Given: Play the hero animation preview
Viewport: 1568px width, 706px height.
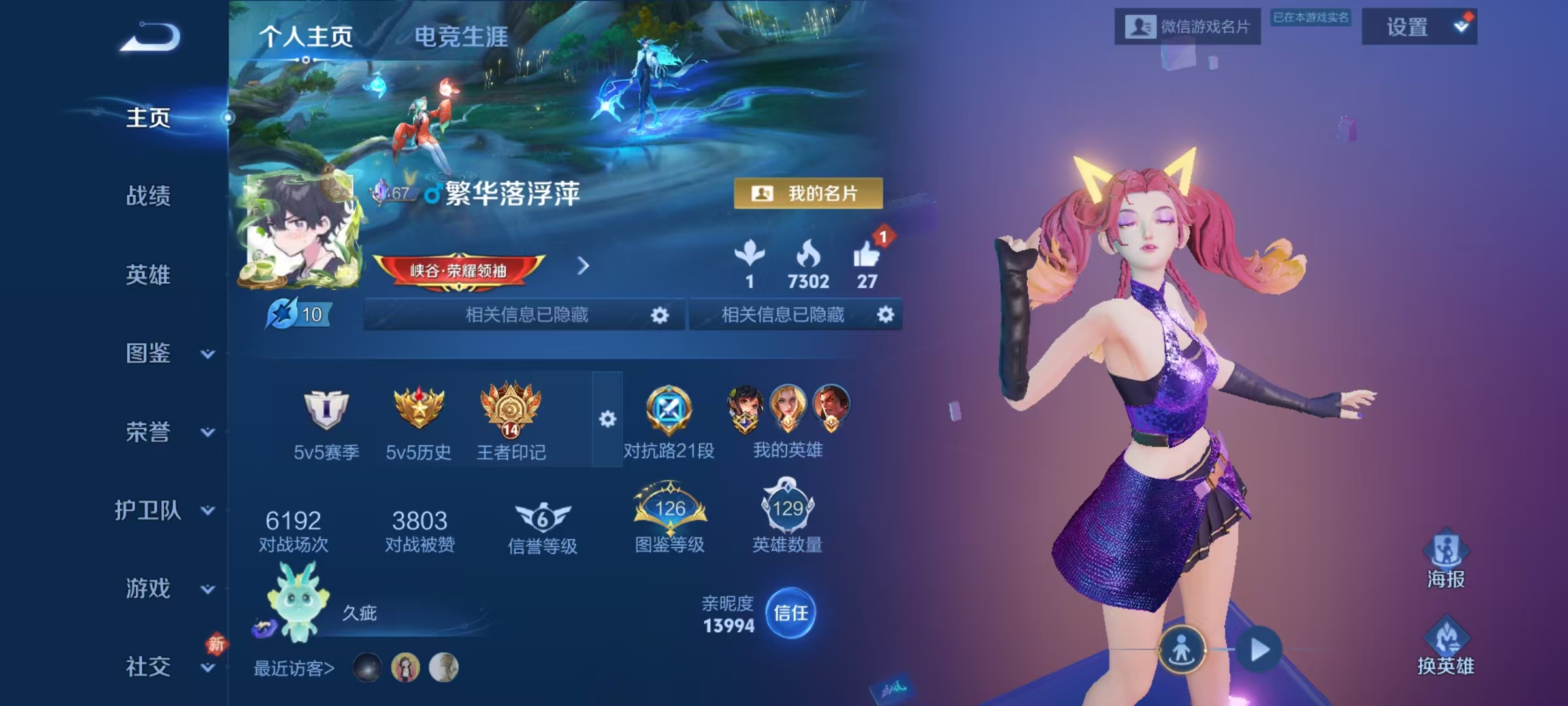Looking at the screenshot, I should pyautogui.click(x=1259, y=650).
